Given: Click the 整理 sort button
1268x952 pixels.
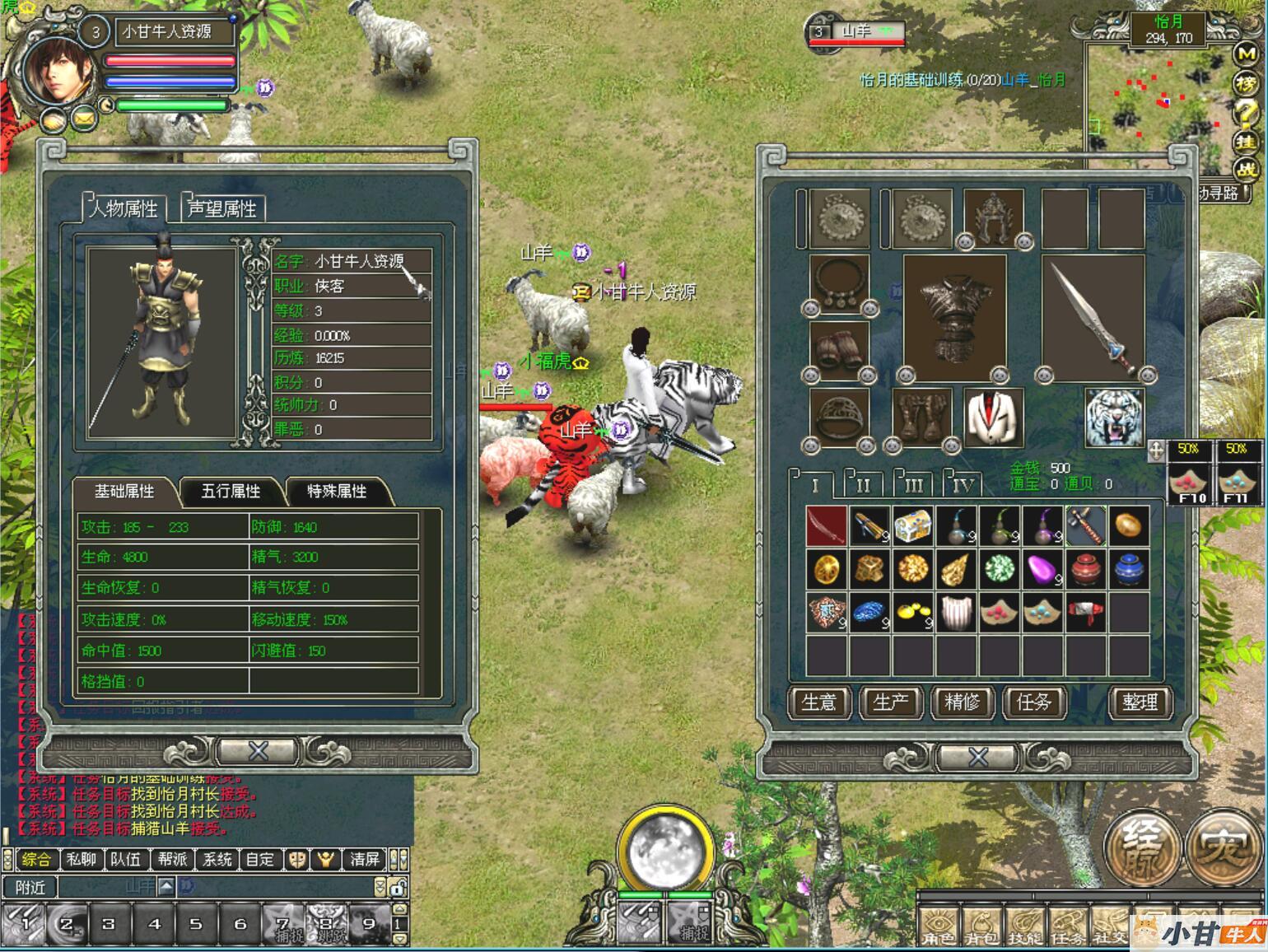Looking at the screenshot, I should coord(1140,702).
